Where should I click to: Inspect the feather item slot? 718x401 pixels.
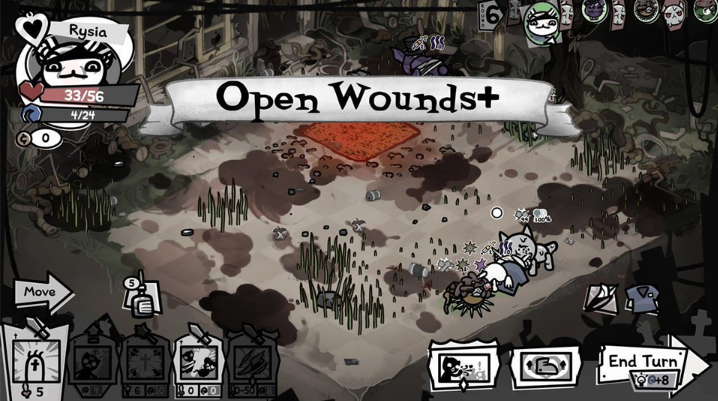599,295
